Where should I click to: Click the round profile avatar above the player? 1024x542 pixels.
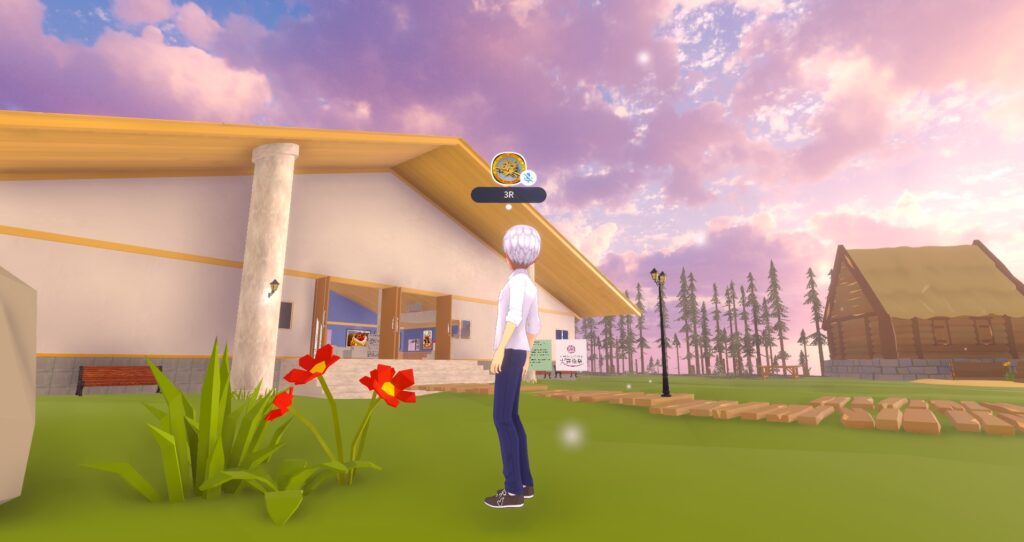pyautogui.click(x=507, y=167)
